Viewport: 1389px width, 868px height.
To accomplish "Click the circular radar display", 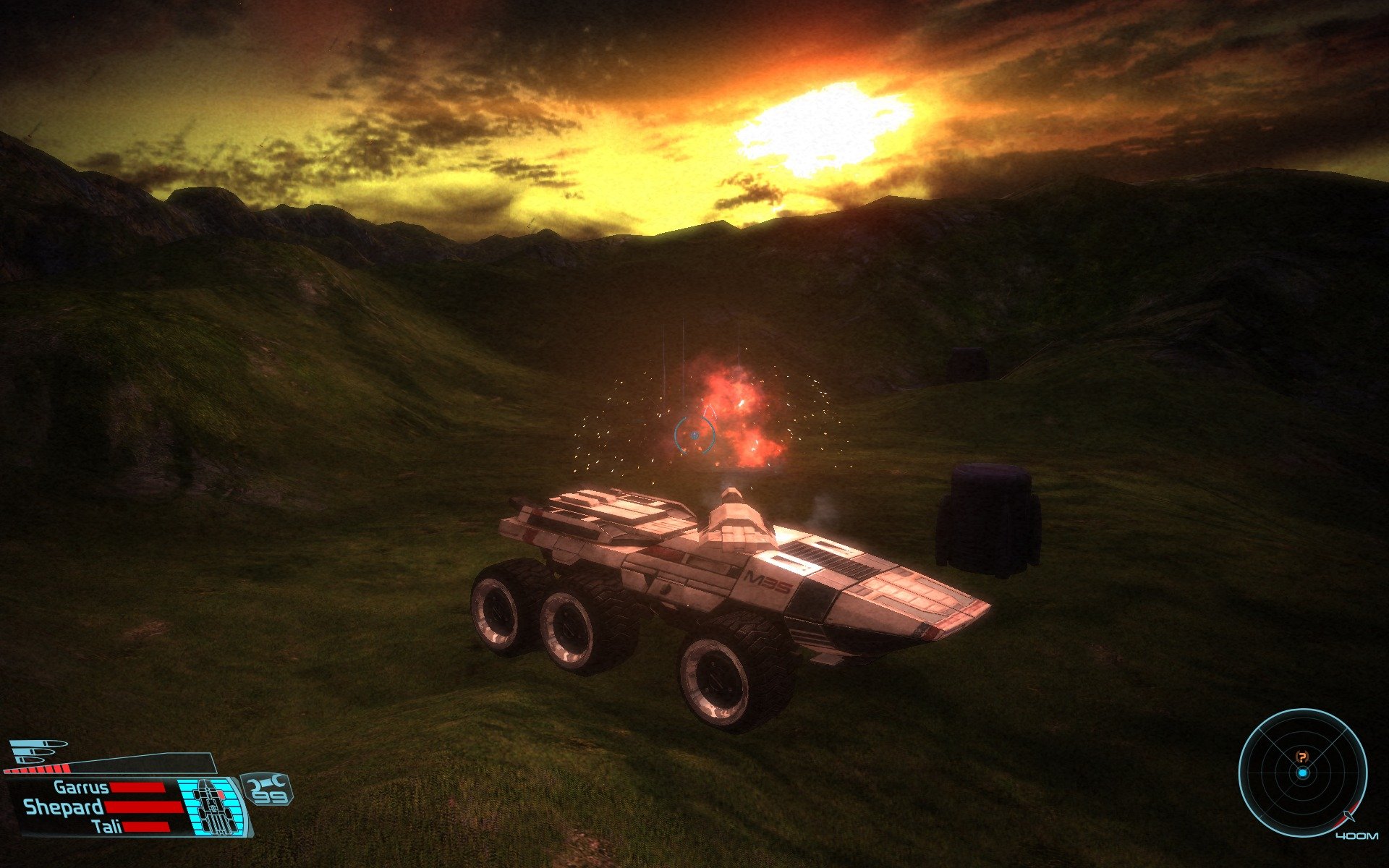I will tap(1302, 773).
